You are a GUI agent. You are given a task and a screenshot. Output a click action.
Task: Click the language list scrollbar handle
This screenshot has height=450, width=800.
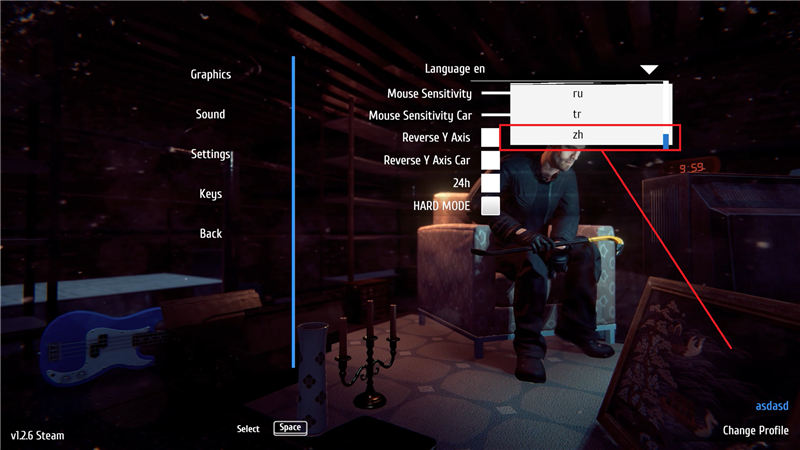[666, 139]
